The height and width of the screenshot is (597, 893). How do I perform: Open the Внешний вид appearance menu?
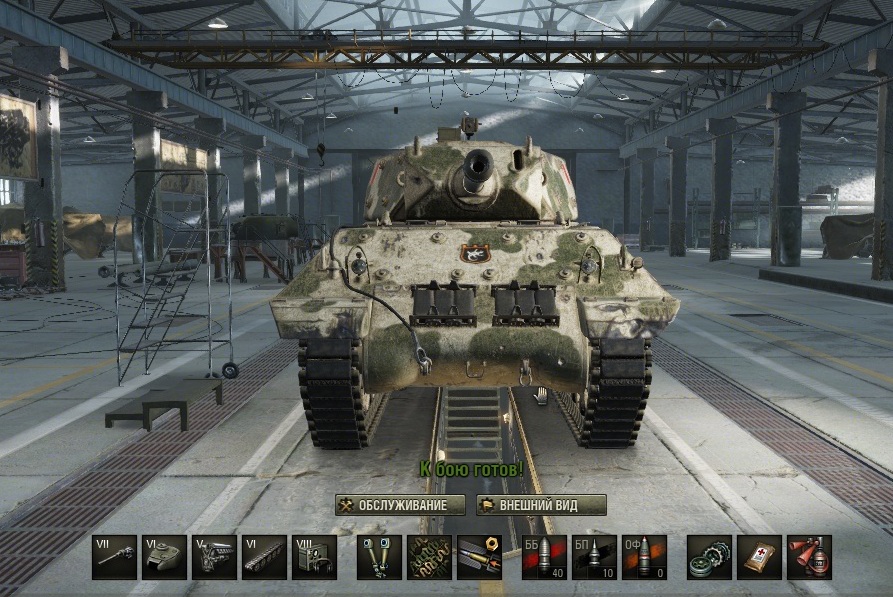click(541, 505)
